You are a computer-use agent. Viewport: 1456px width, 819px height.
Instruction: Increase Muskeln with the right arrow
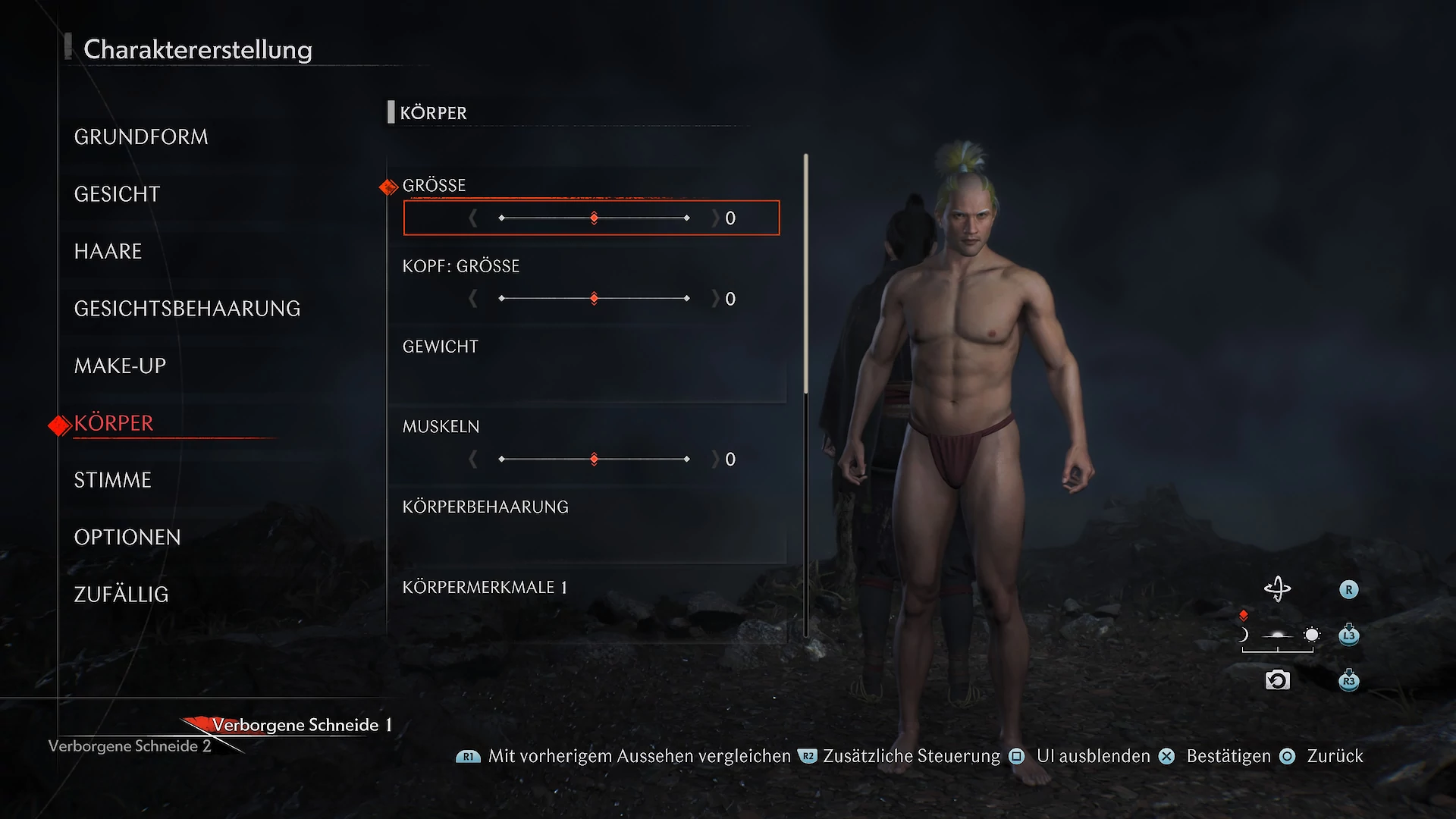coord(714,460)
